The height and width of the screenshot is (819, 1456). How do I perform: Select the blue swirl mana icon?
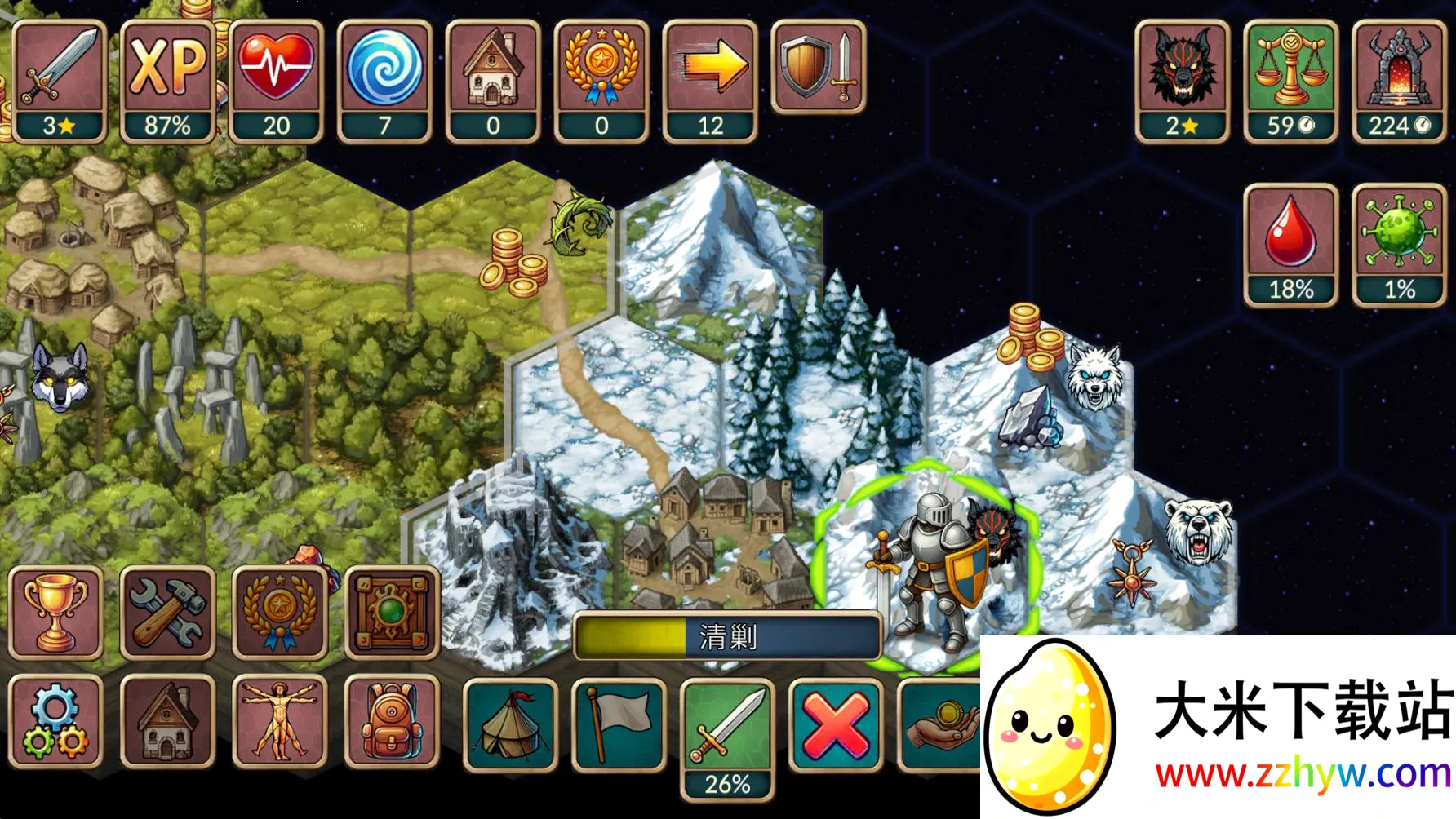click(384, 82)
